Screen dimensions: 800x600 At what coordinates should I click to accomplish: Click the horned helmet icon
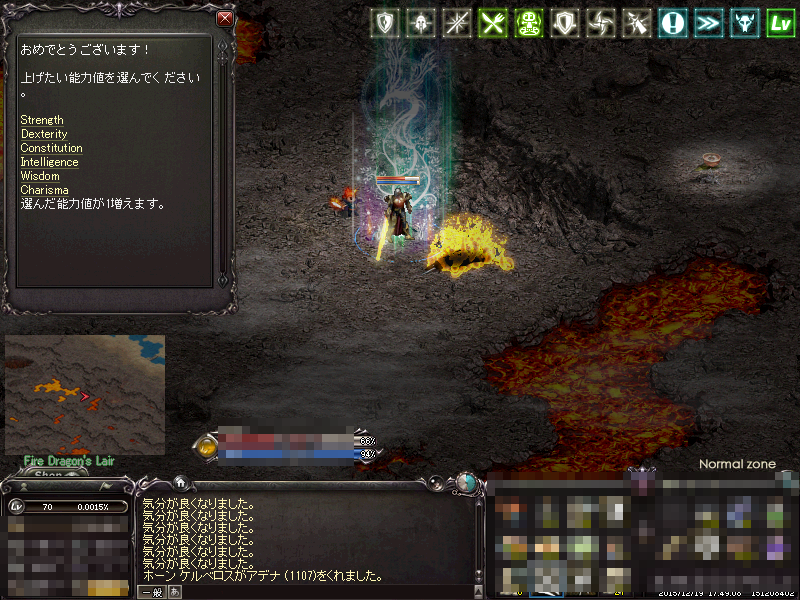[x=744, y=23]
